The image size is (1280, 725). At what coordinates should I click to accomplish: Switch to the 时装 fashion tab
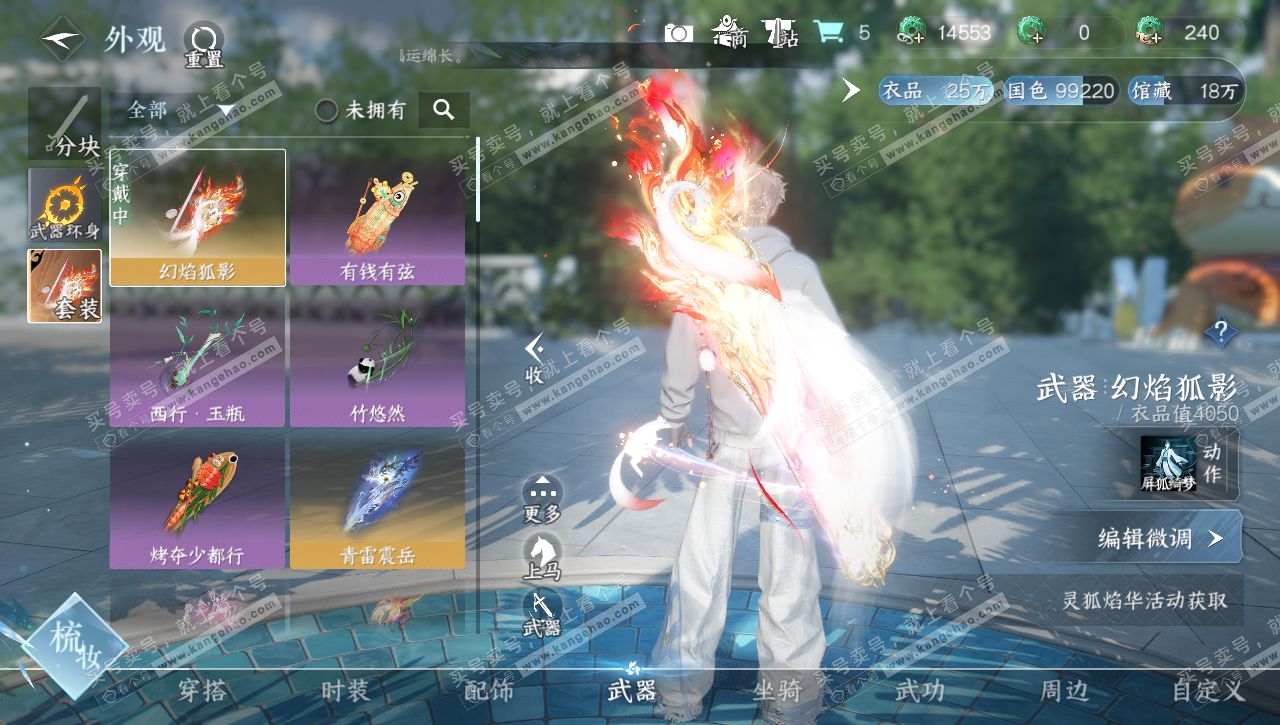[x=345, y=690]
